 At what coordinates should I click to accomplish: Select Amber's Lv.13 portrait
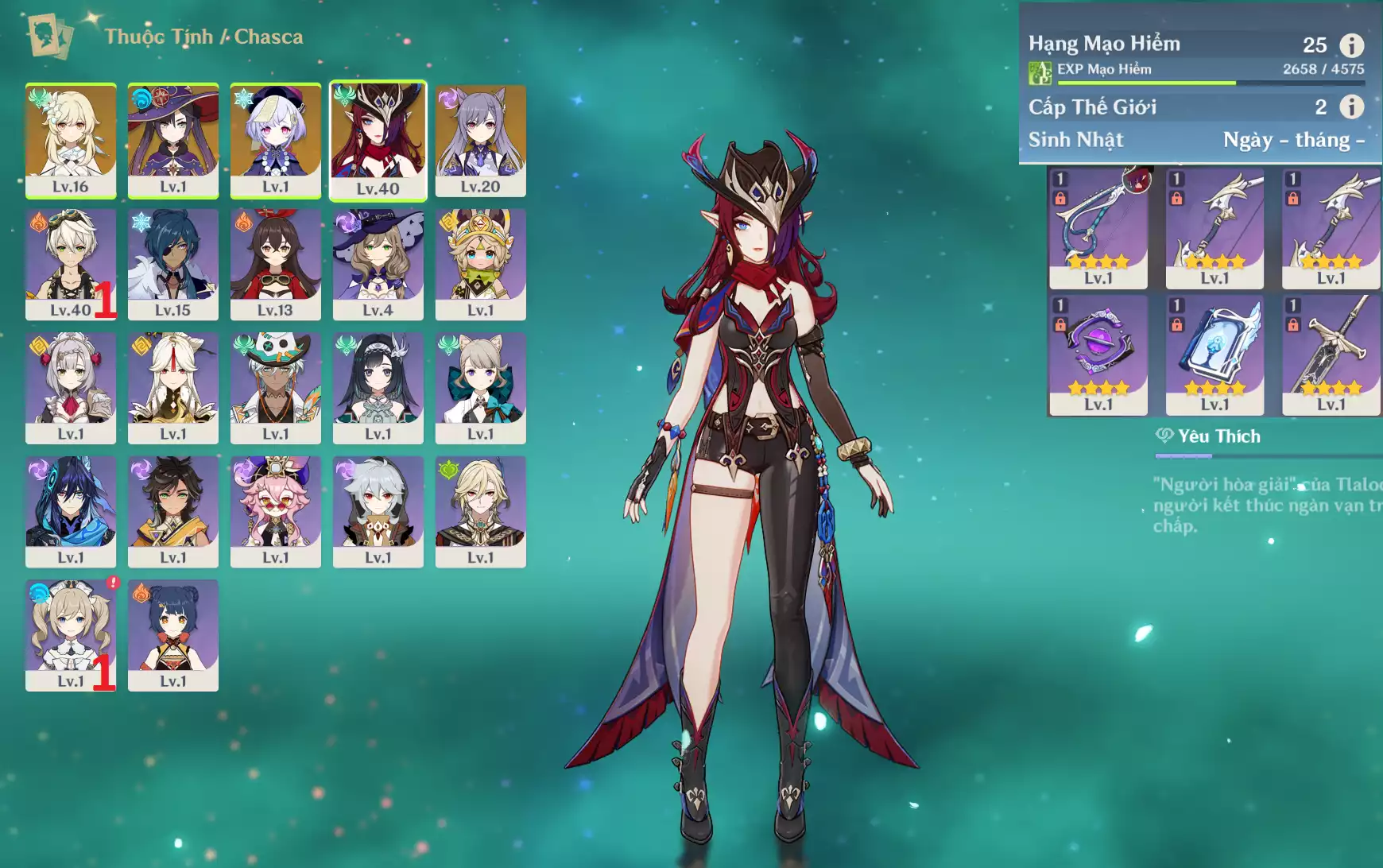tap(276, 264)
